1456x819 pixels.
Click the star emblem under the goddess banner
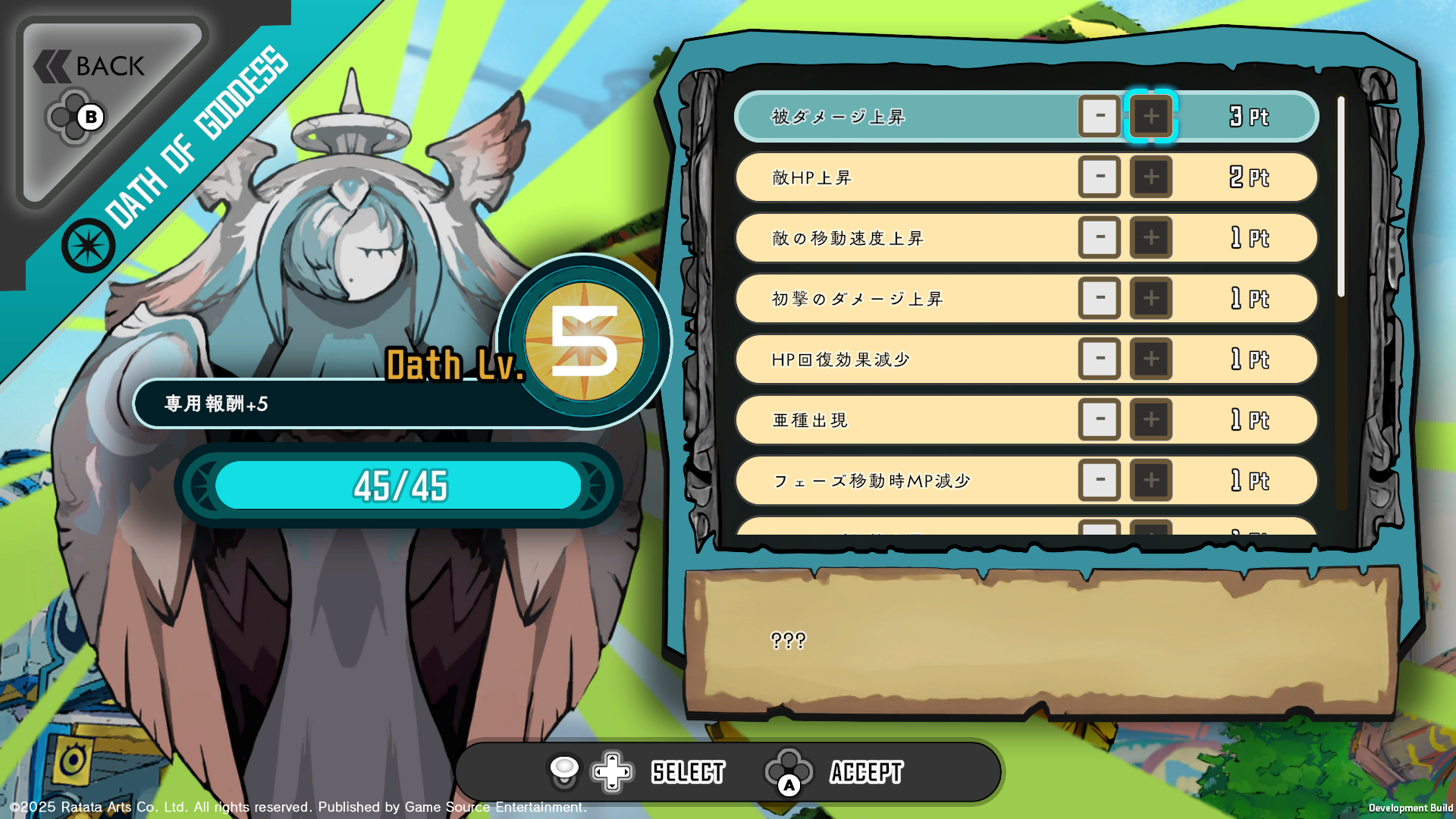tap(89, 244)
